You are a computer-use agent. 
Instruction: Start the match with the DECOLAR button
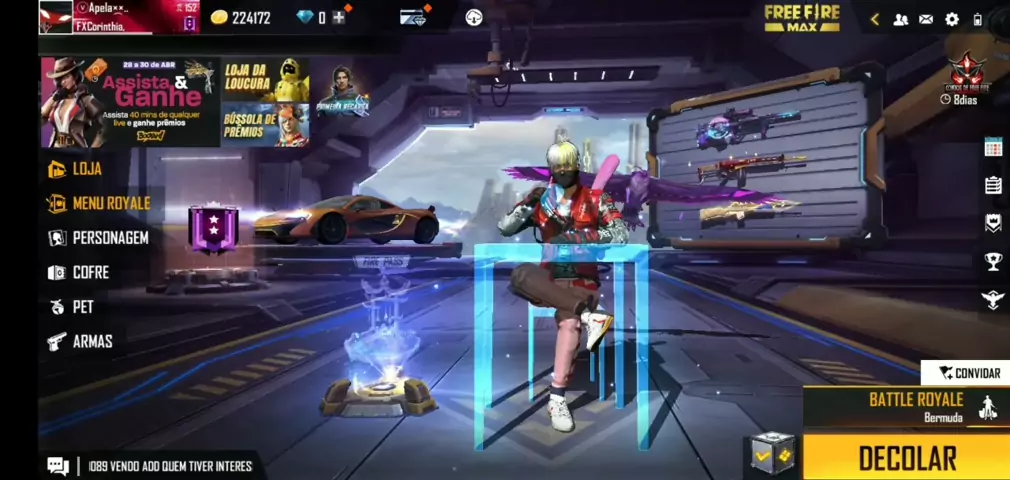point(906,457)
